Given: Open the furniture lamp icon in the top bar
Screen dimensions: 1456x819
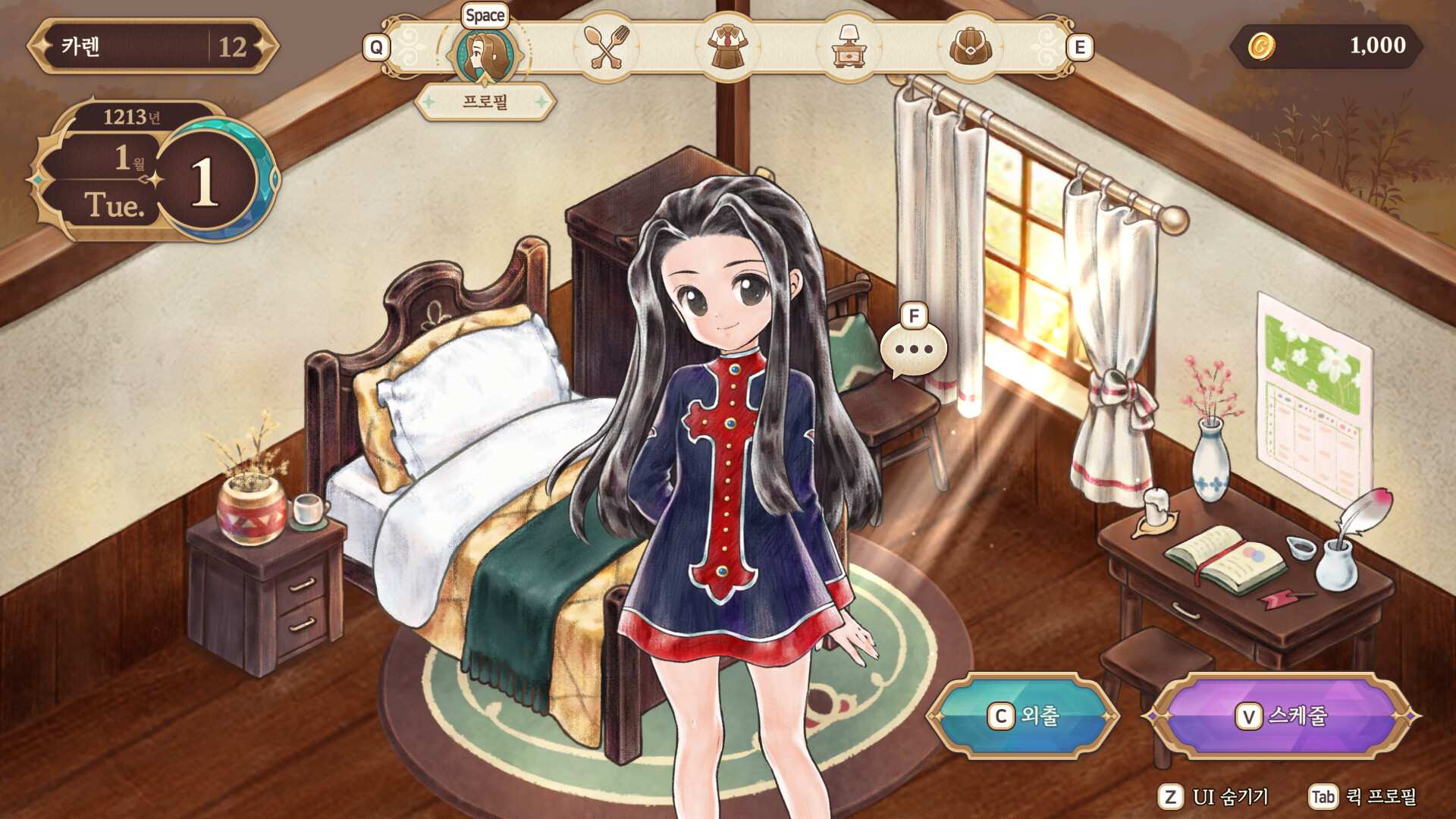Looking at the screenshot, I should [851, 47].
